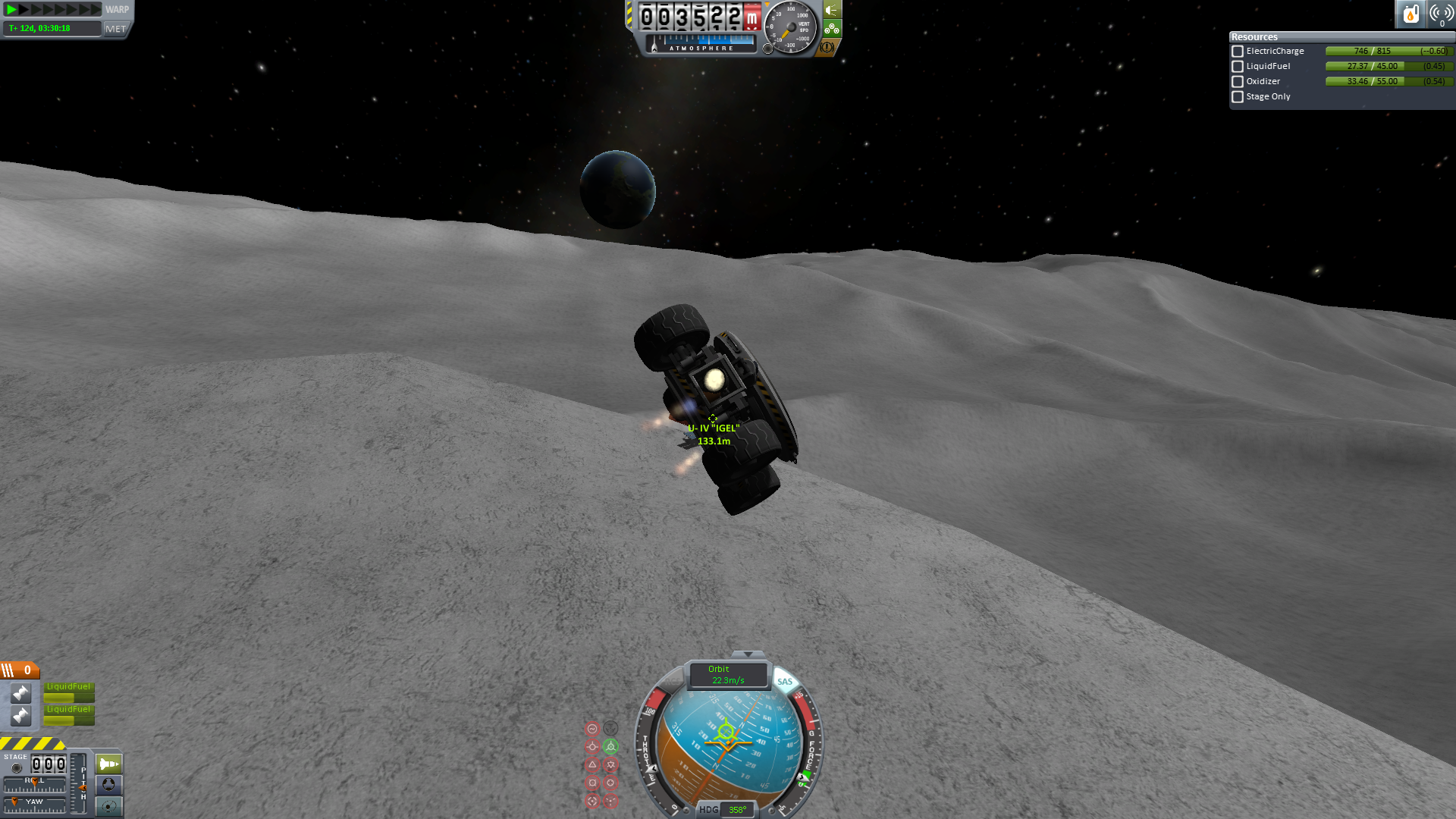The width and height of the screenshot is (1456, 819).
Task: Tick the Oxidizer resource checkbox
Action: 1238,82
